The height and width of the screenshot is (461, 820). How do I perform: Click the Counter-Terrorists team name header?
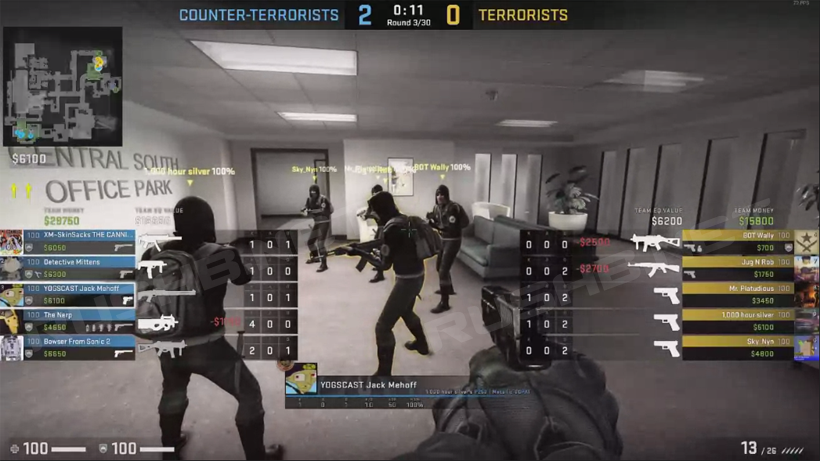[259, 15]
